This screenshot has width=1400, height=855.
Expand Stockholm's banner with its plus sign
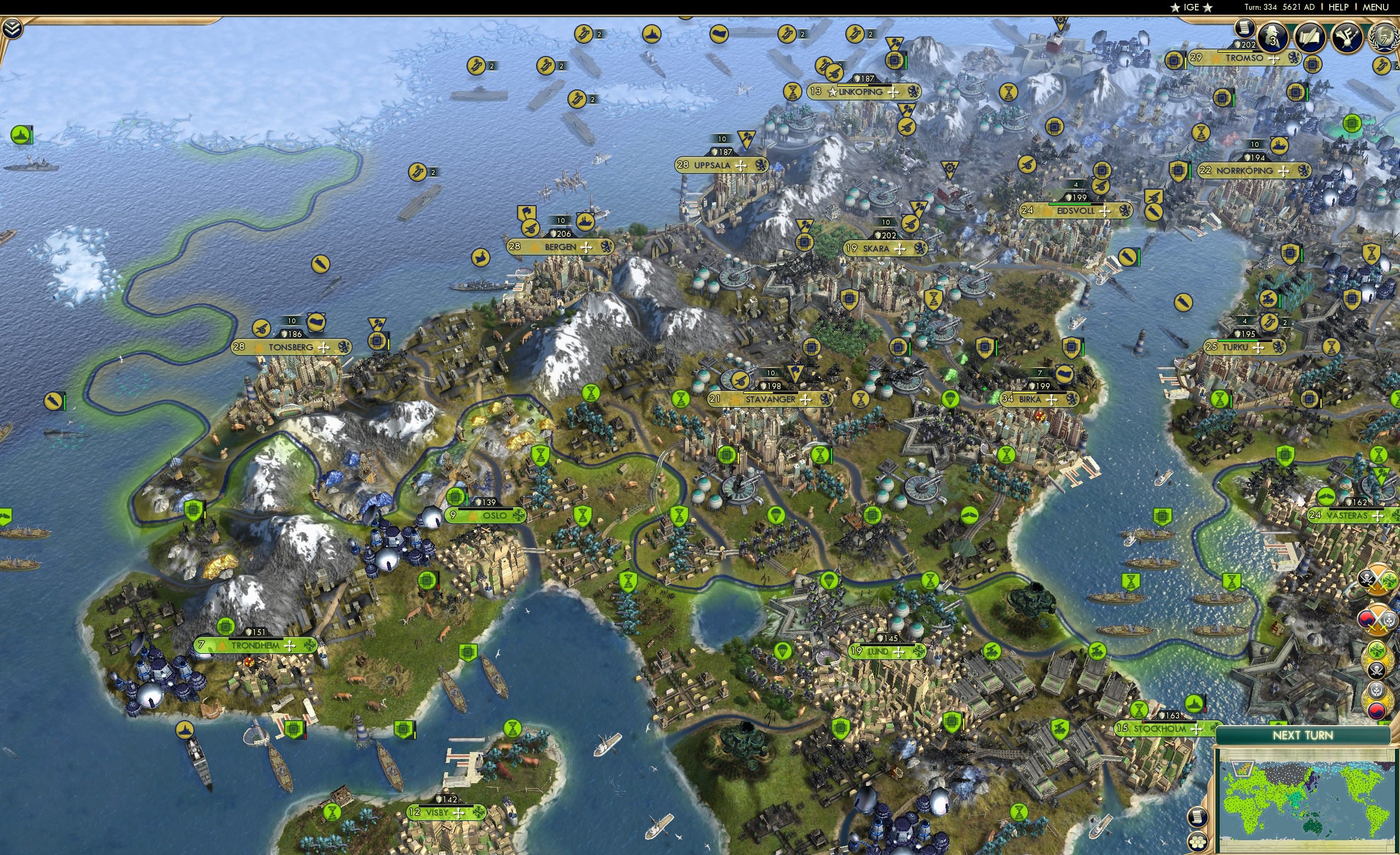click(x=1197, y=730)
